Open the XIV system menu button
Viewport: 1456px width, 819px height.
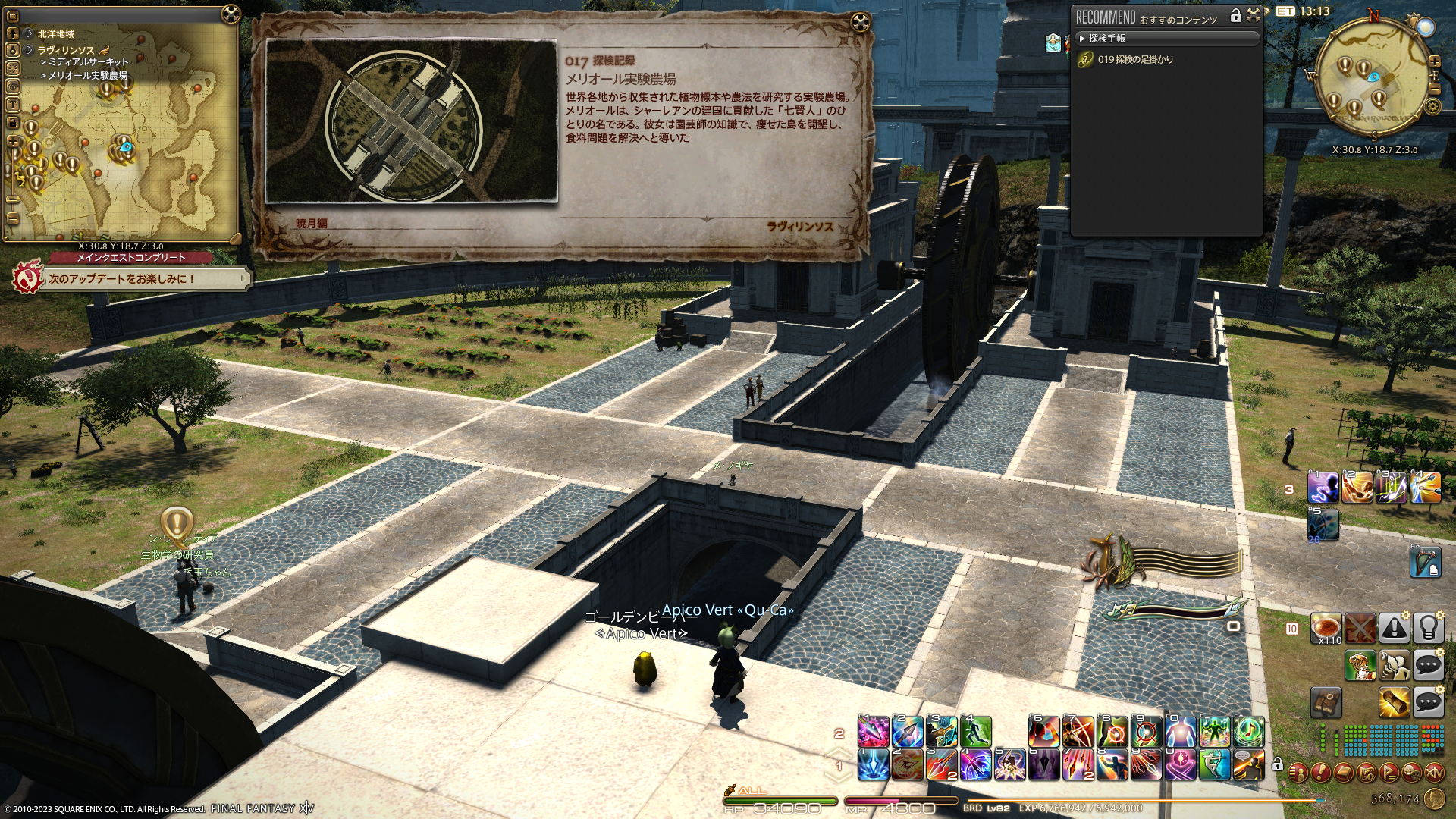[x=1435, y=773]
